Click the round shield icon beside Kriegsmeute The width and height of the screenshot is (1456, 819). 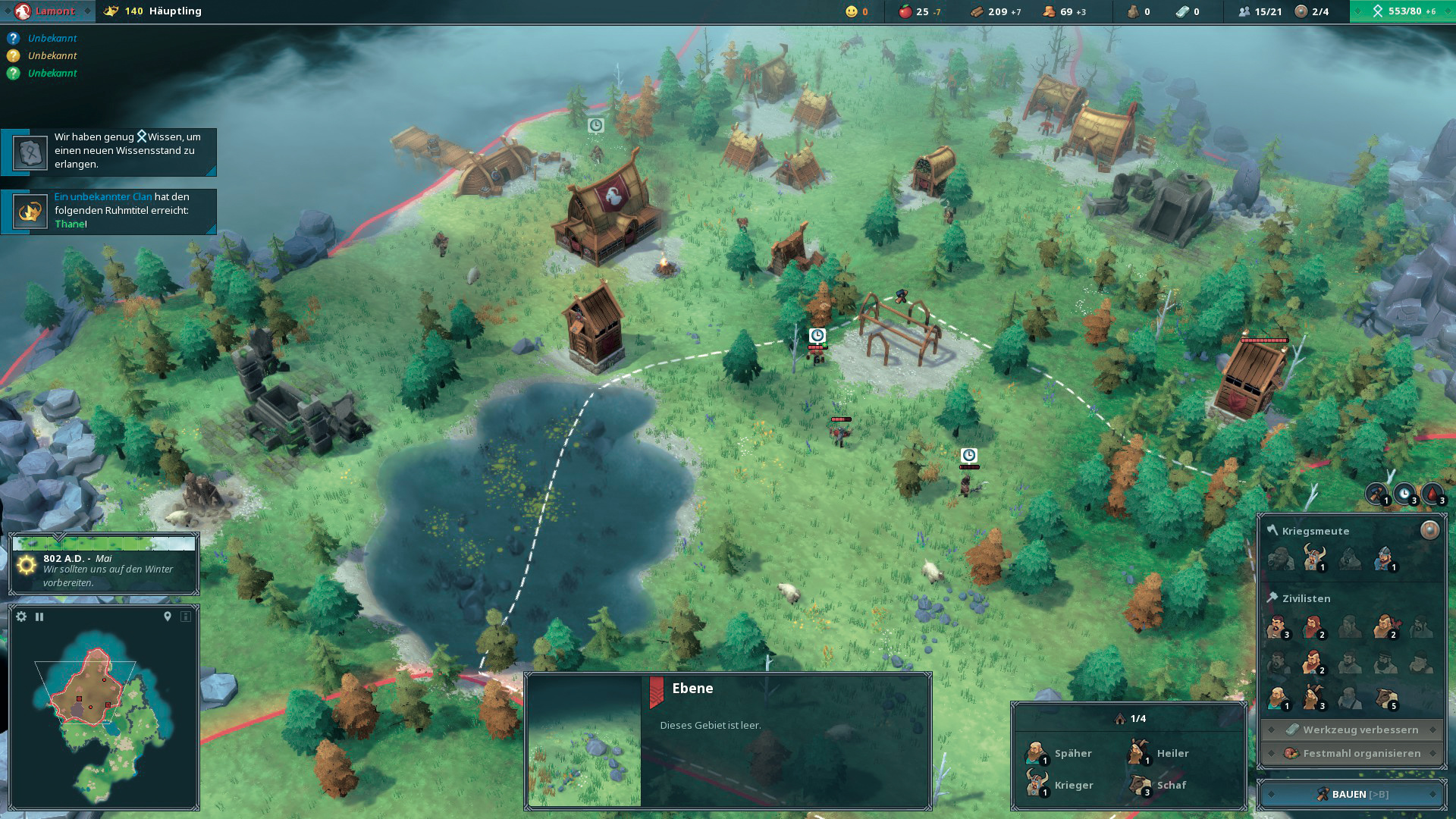pos(1429,530)
